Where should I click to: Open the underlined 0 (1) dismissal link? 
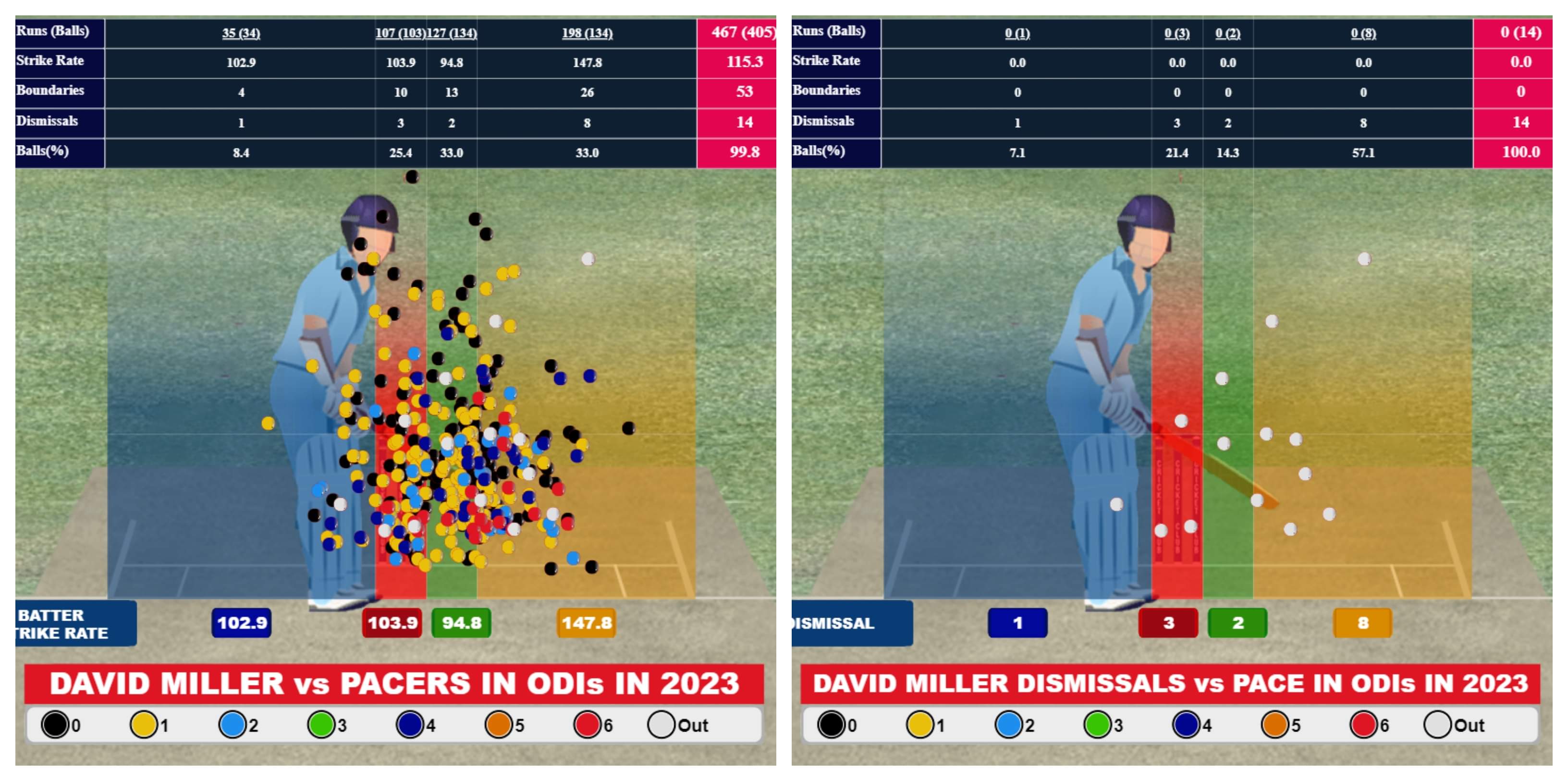(x=1017, y=33)
